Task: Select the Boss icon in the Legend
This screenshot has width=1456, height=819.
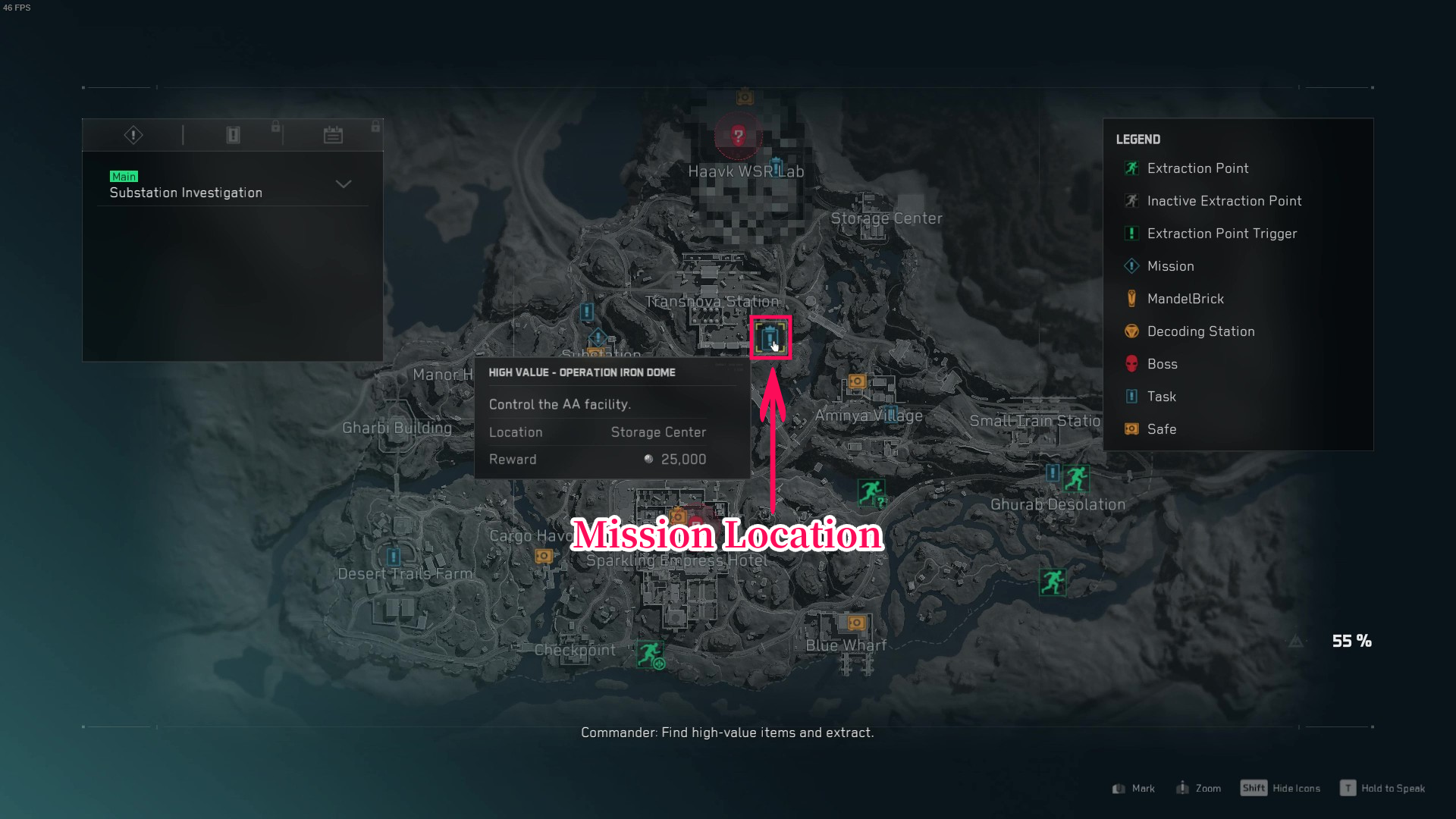Action: pos(1131,364)
